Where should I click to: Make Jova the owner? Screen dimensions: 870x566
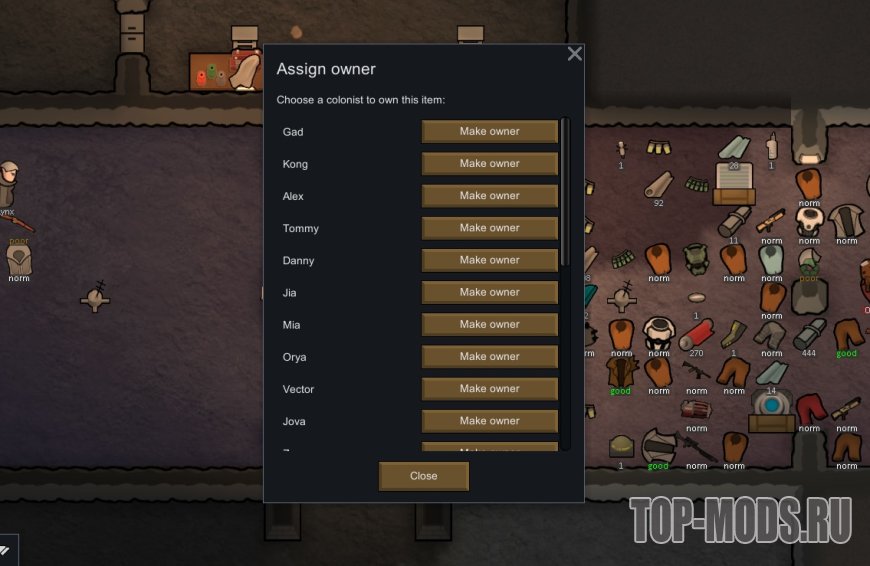click(x=489, y=420)
